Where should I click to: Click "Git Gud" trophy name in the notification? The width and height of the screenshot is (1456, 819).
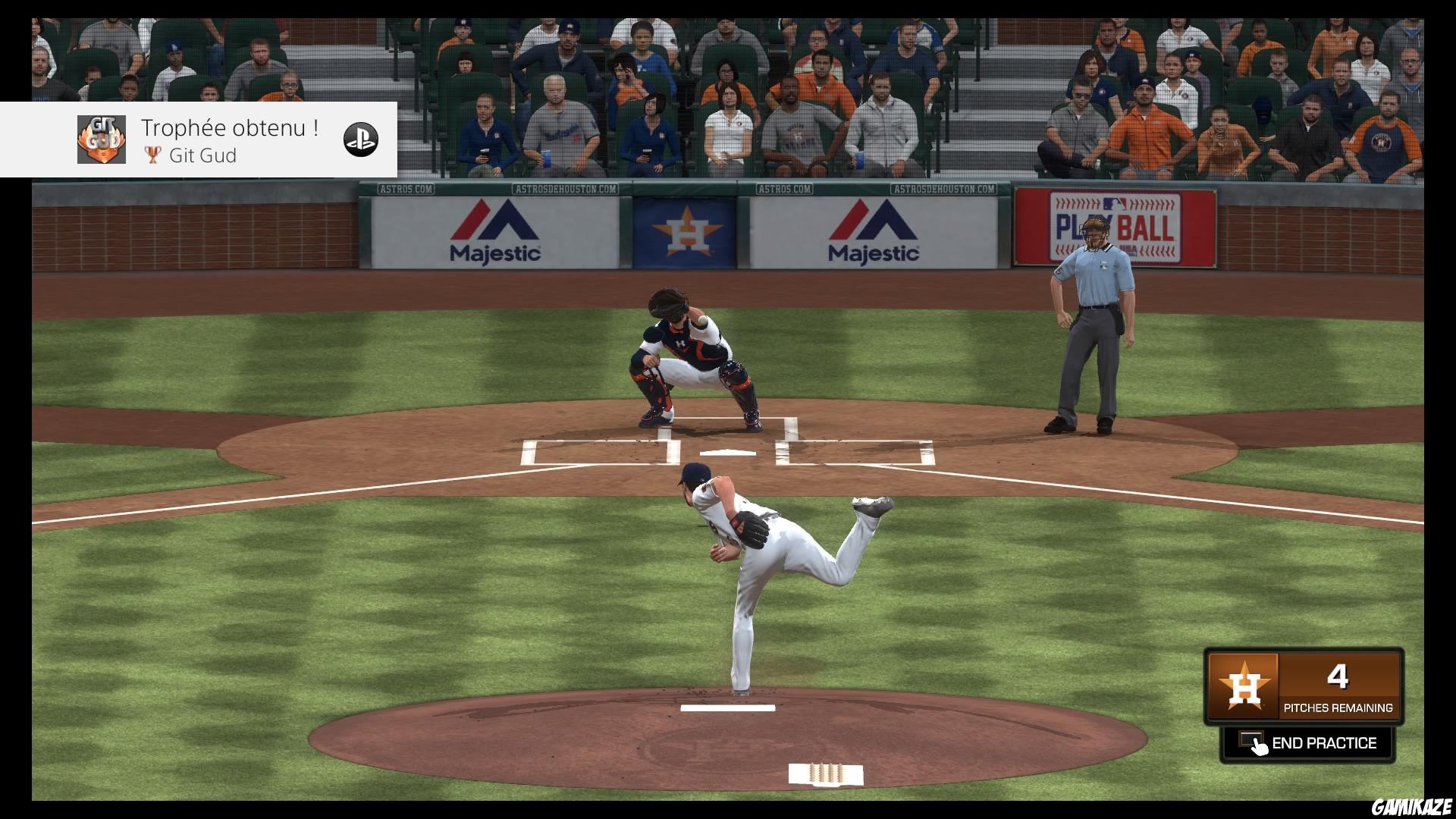pyautogui.click(x=202, y=155)
